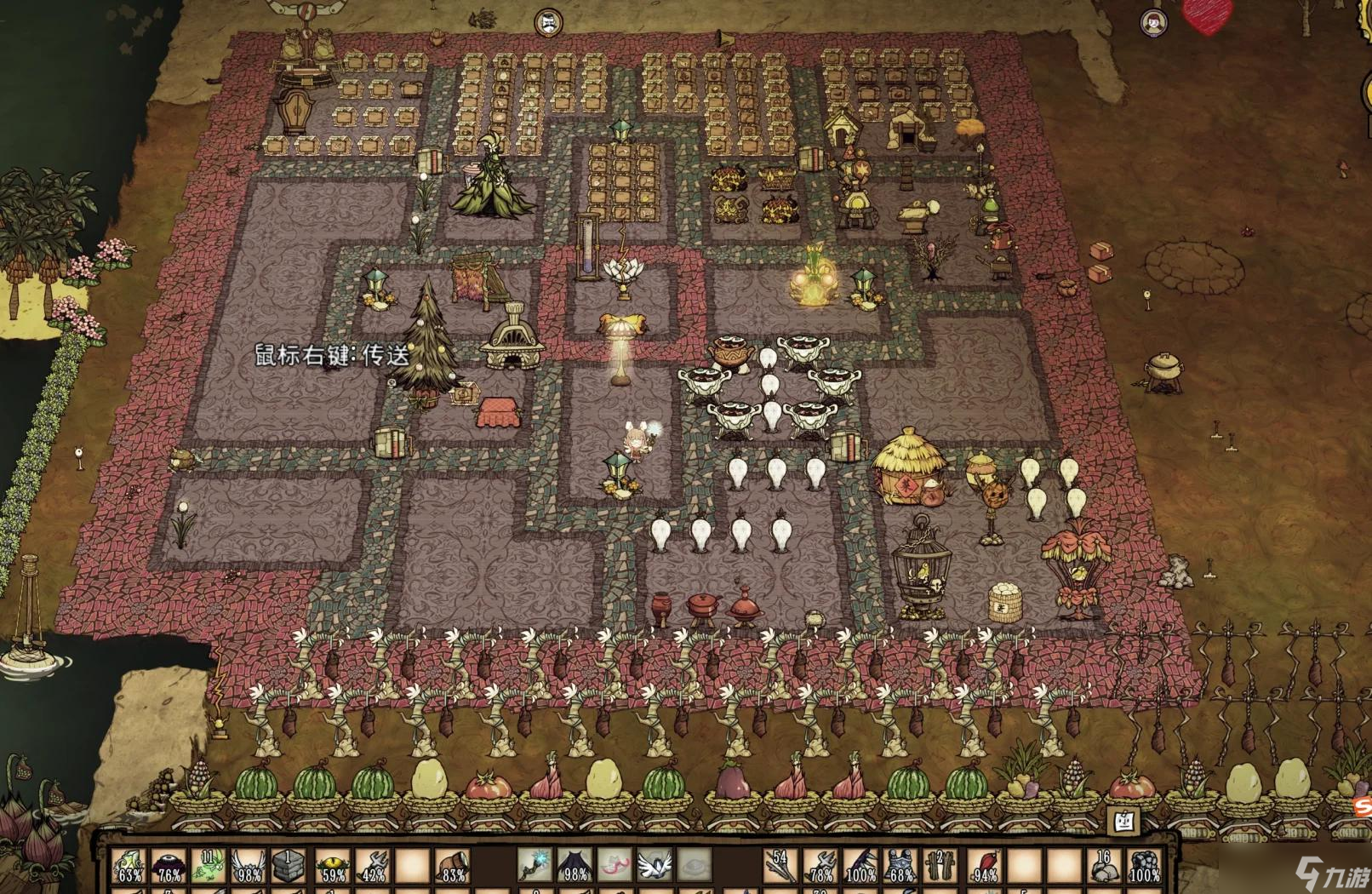
Task: Choose the dark spear at 100%
Action: 861,866
